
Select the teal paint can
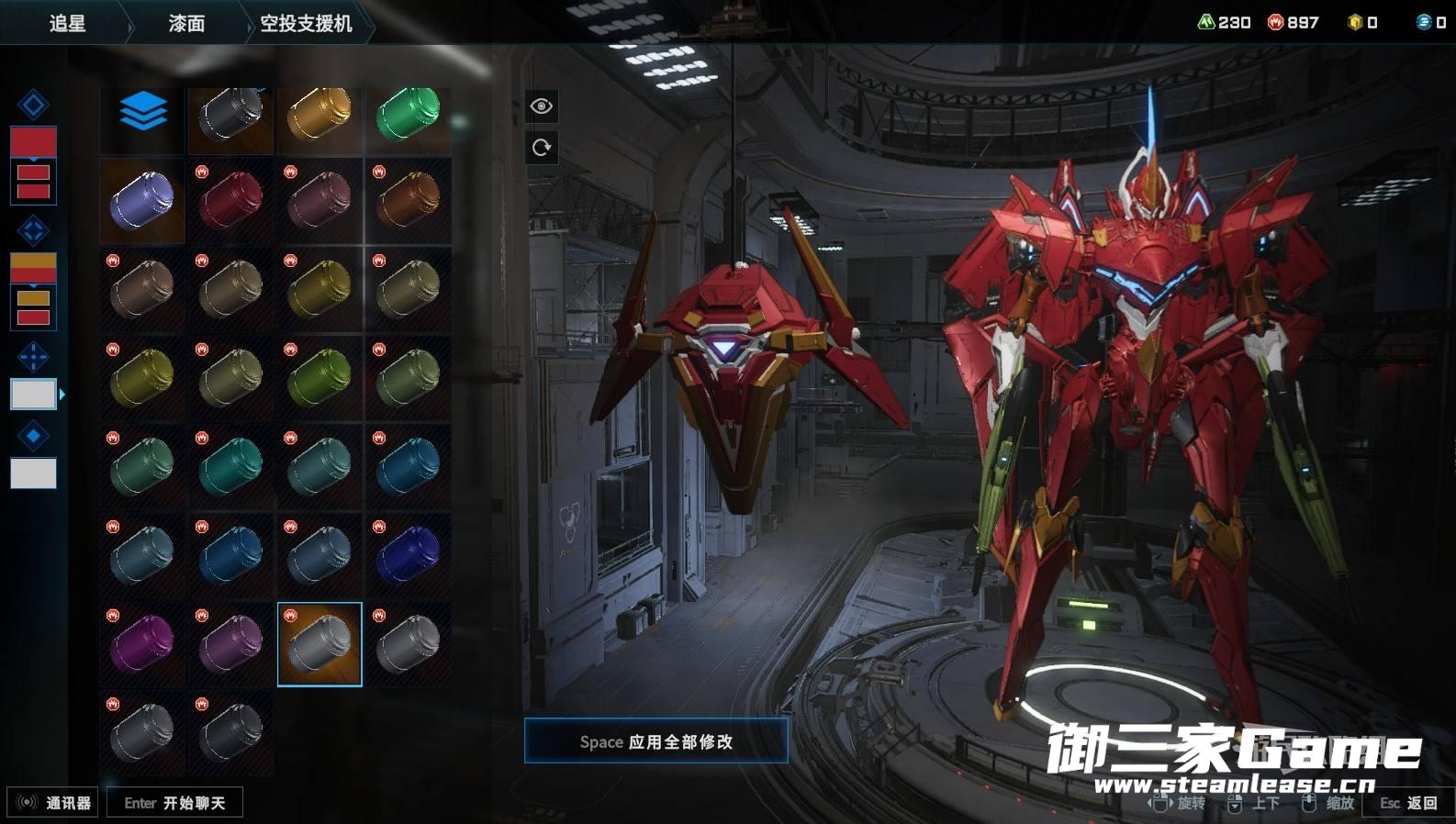click(x=230, y=466)
